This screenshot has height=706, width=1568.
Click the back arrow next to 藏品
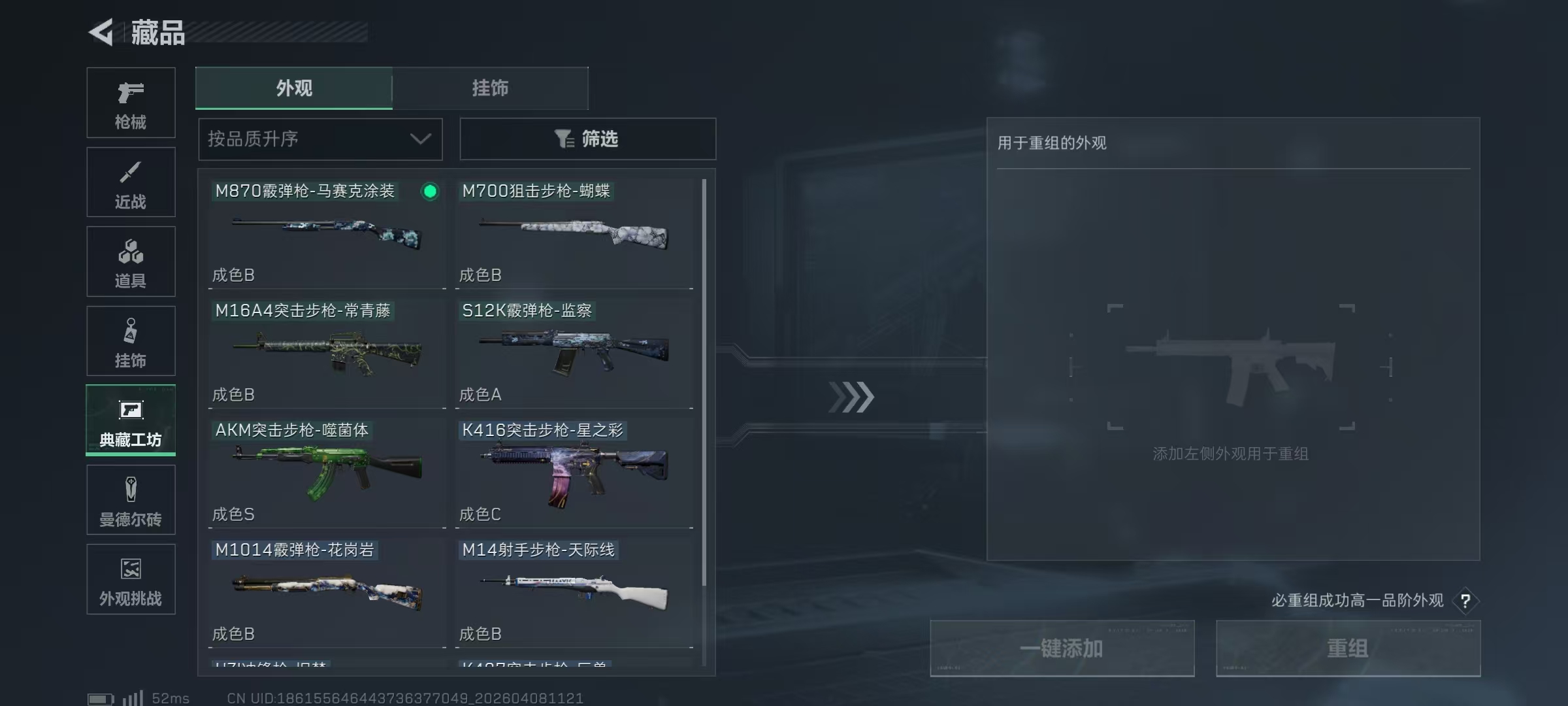[x=101, y=31]
